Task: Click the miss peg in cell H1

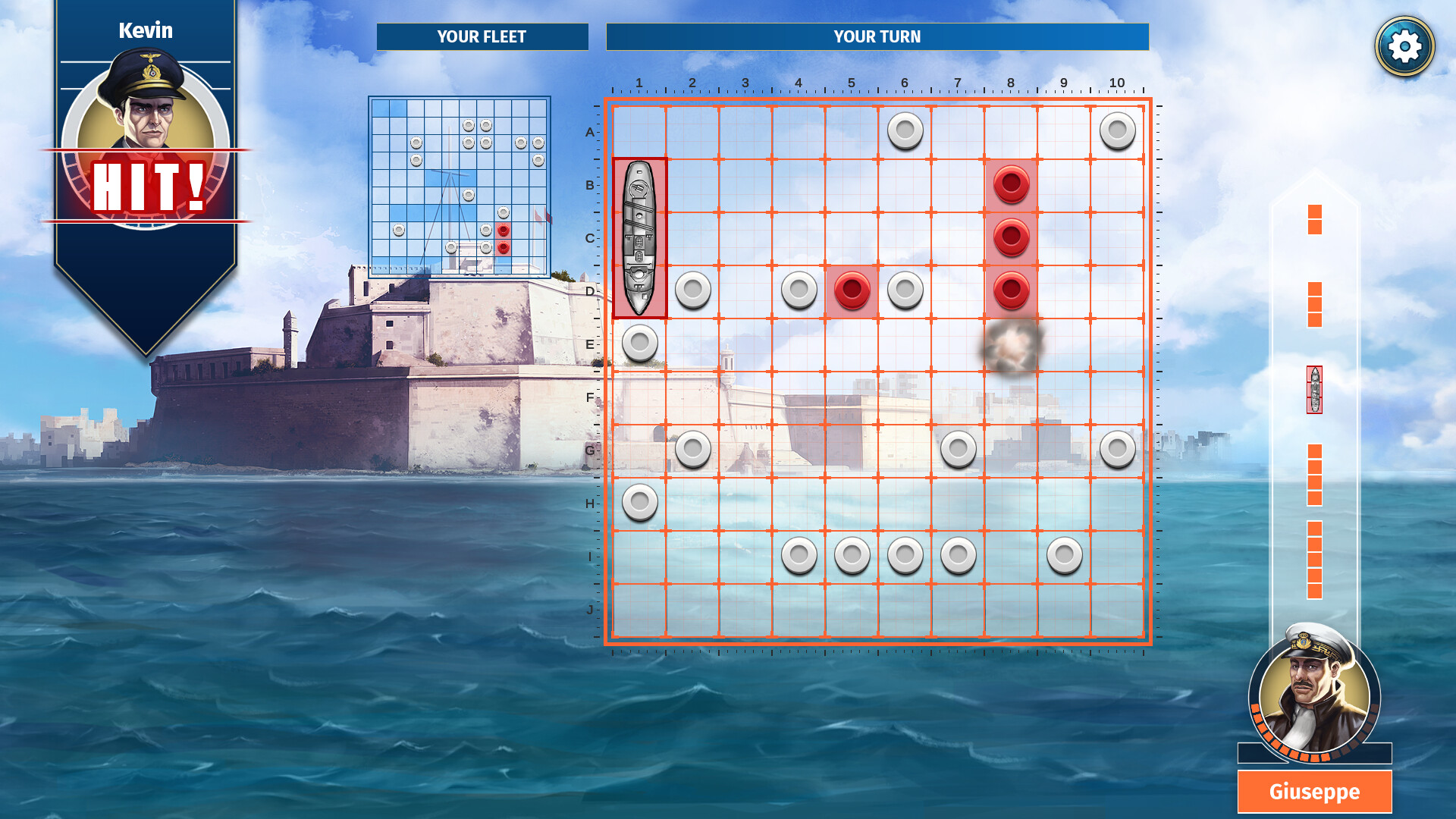Action: tap(639, 500)
